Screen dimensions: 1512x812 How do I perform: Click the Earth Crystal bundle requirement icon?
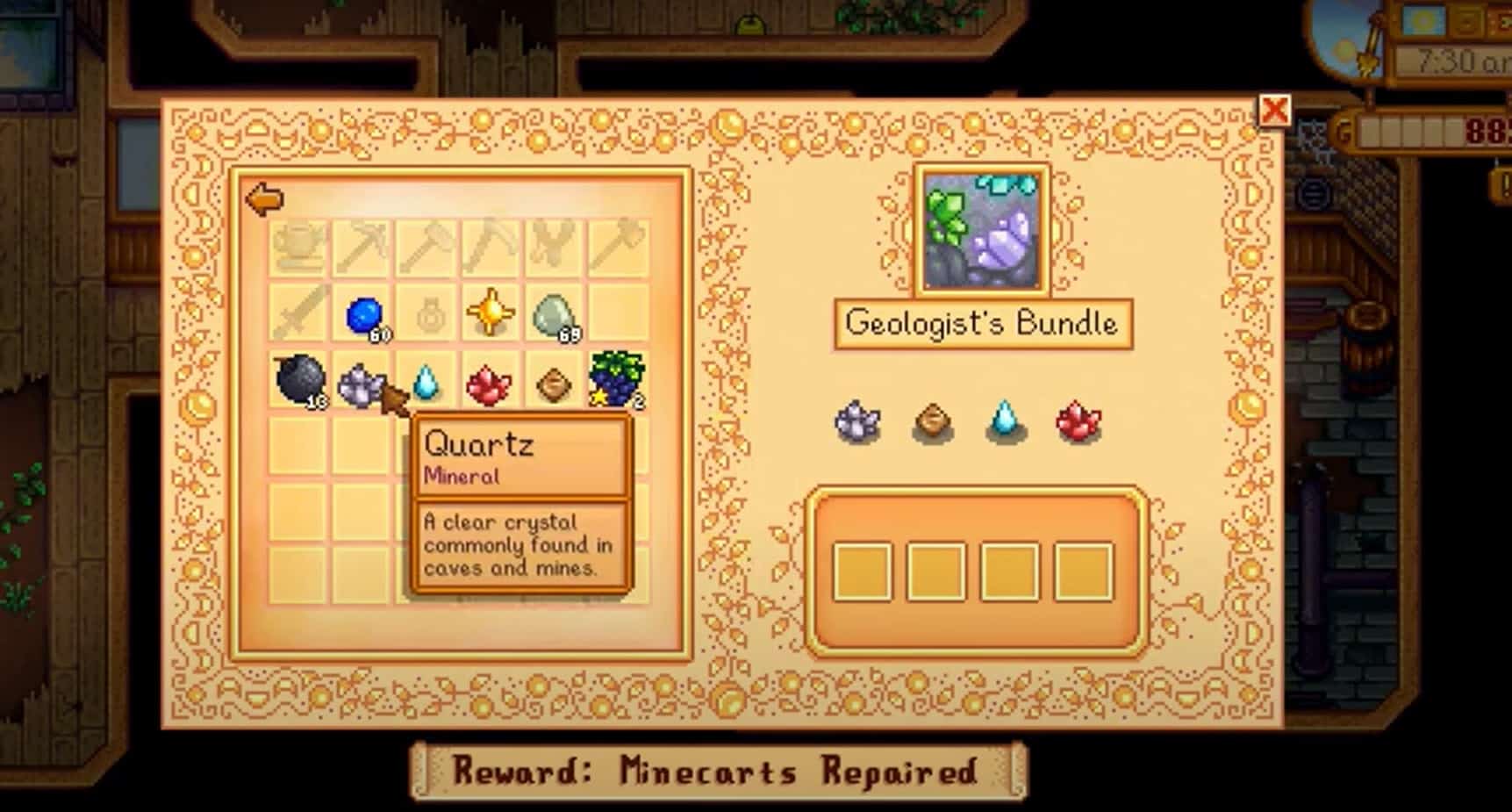click(932, 421)
